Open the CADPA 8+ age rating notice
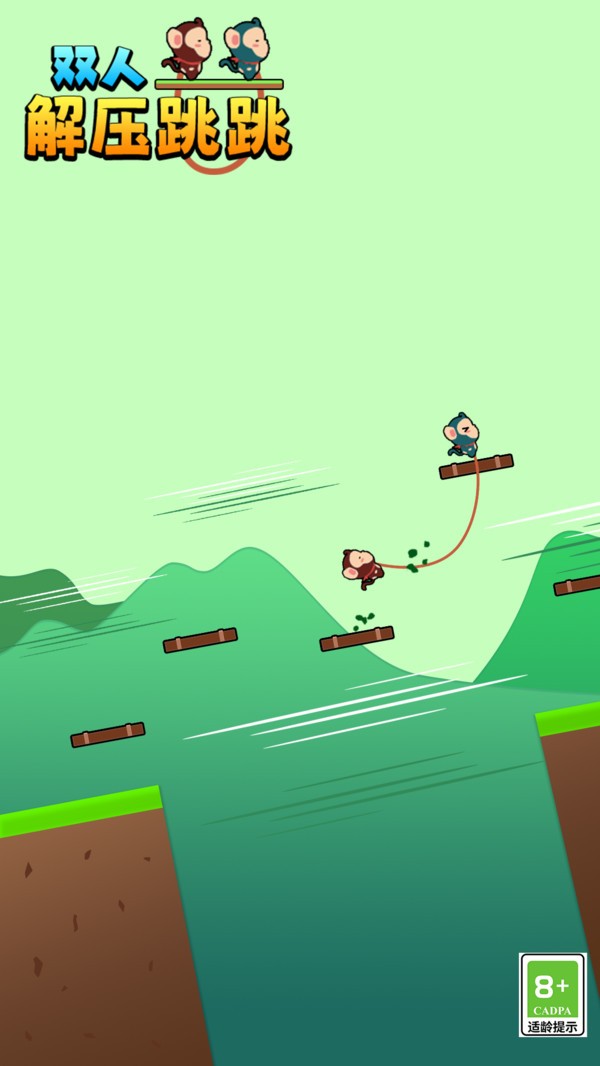Image resolution: width=600 pixels, height=1066 pixels. coord(553,994)
